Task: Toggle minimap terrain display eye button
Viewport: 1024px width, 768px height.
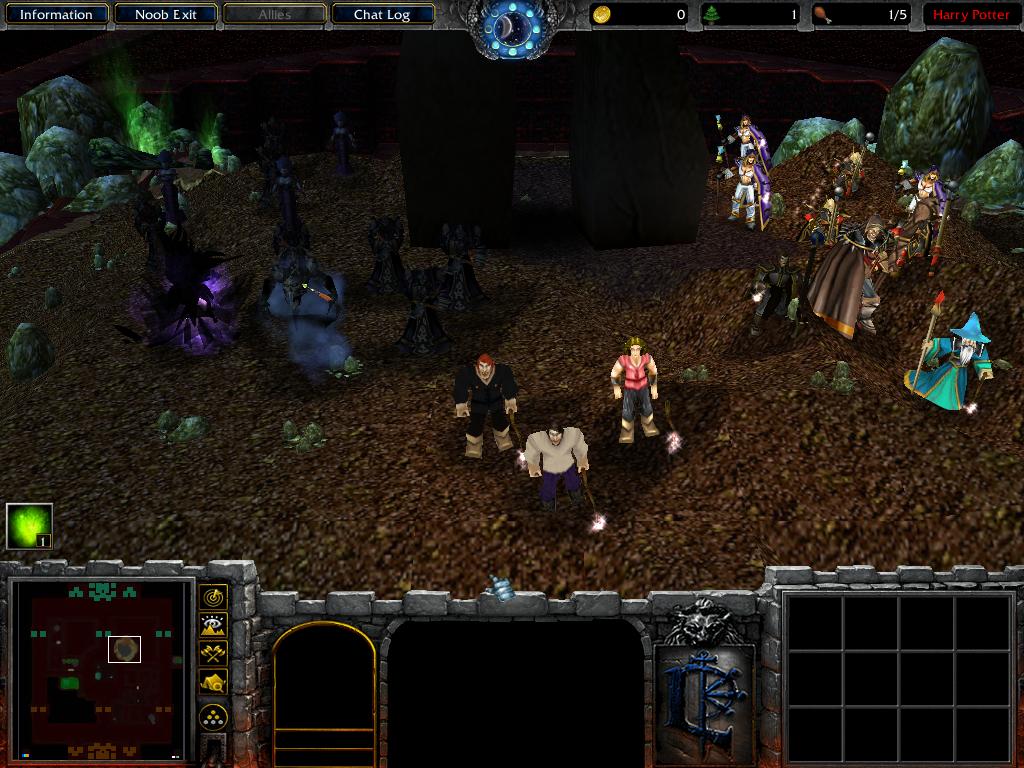Action: (213, 626)
